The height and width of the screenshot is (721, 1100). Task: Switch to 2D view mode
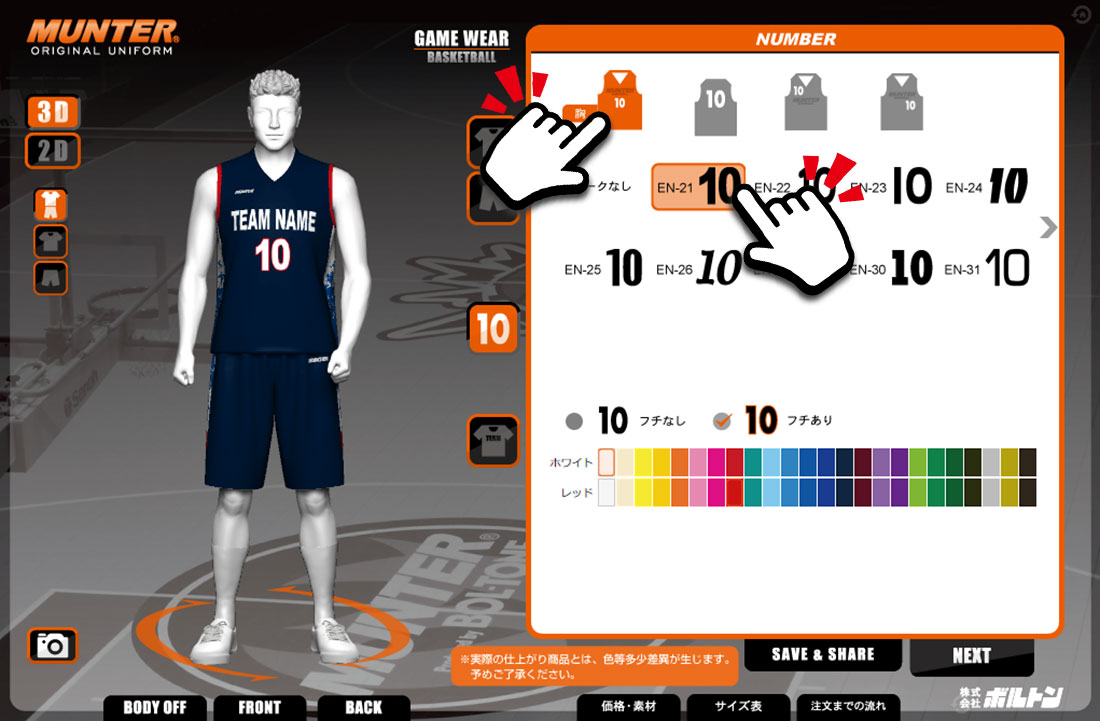(x=52, y=151)
